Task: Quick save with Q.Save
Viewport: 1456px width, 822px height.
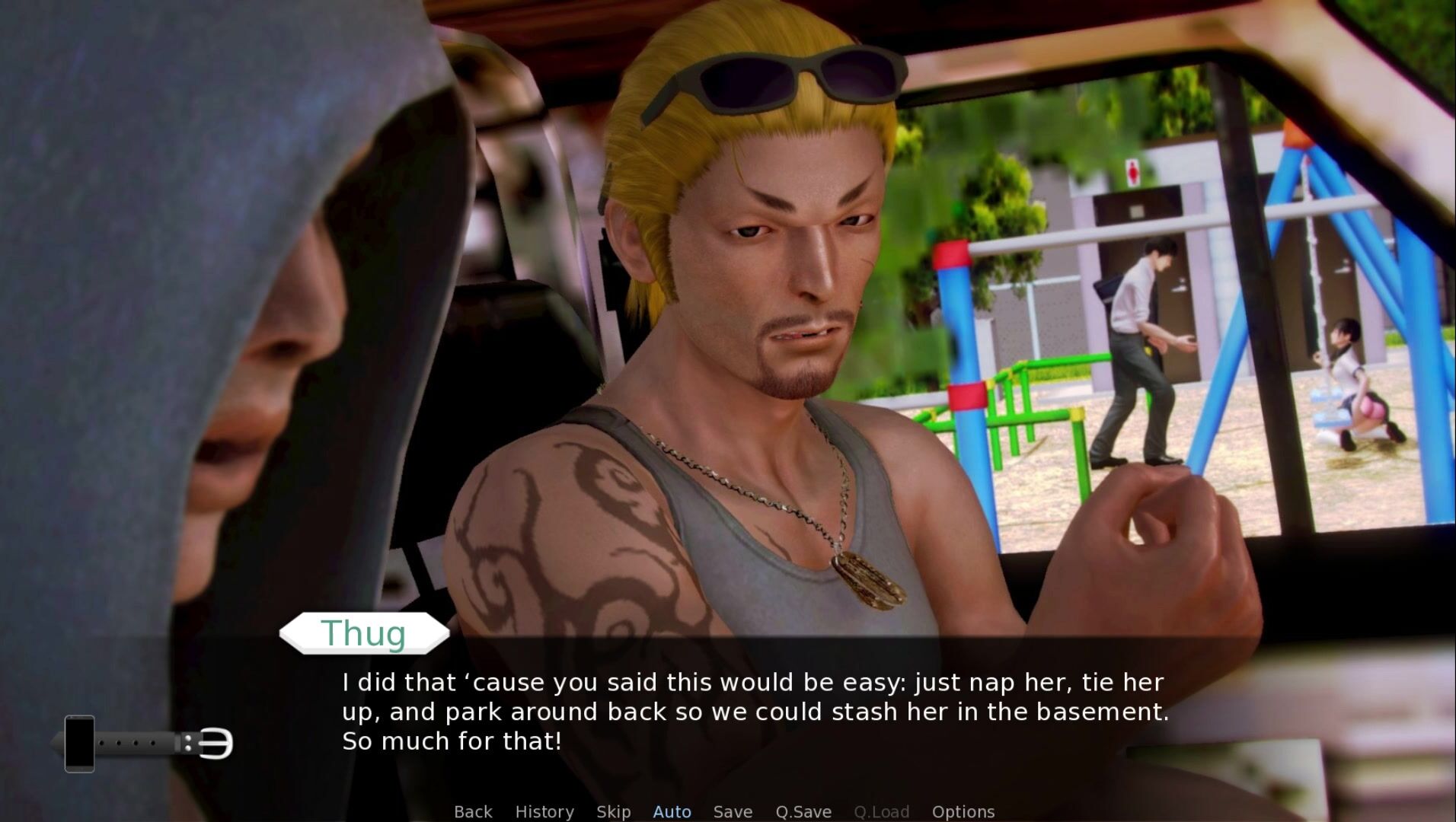Action: pyautogui.click(x=803, y=811)
